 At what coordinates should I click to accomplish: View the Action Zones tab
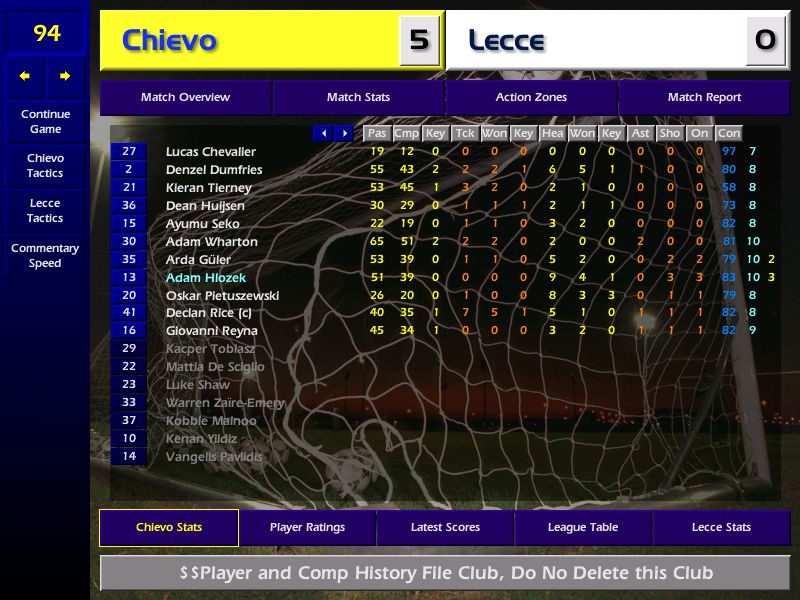531,98
